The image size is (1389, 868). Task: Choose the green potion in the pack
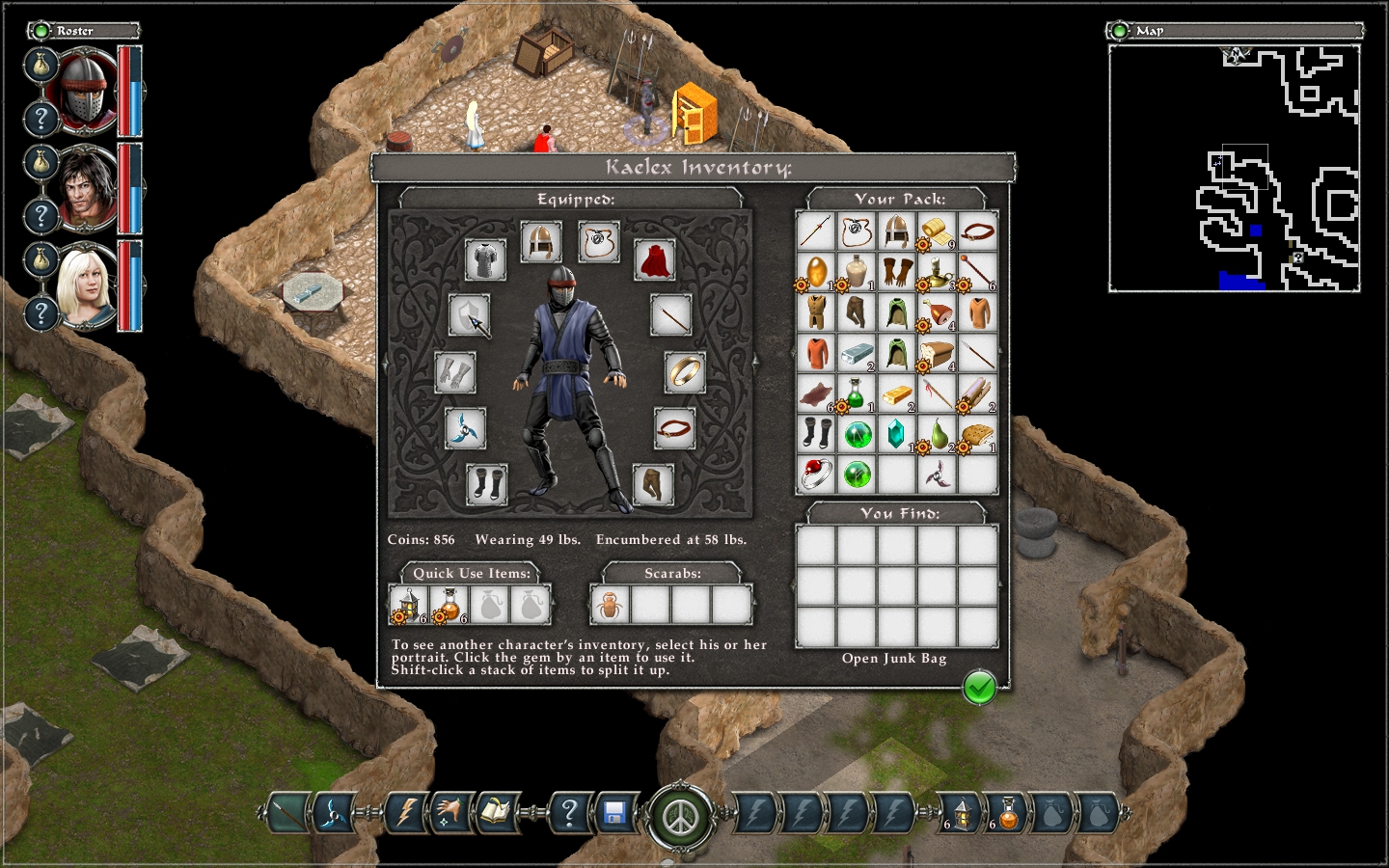pos(856,393)
